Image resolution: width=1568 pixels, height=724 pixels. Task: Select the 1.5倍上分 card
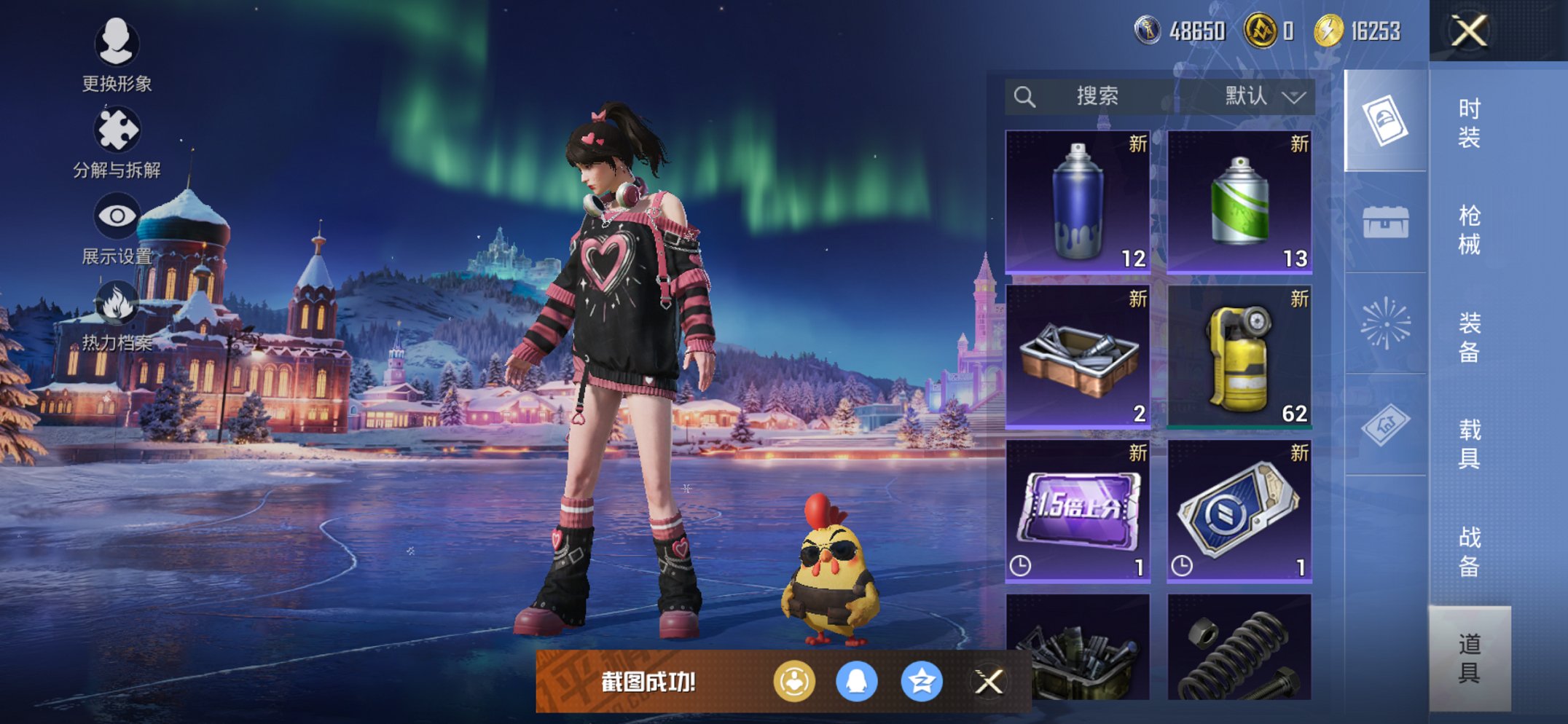pos(1078,511)
